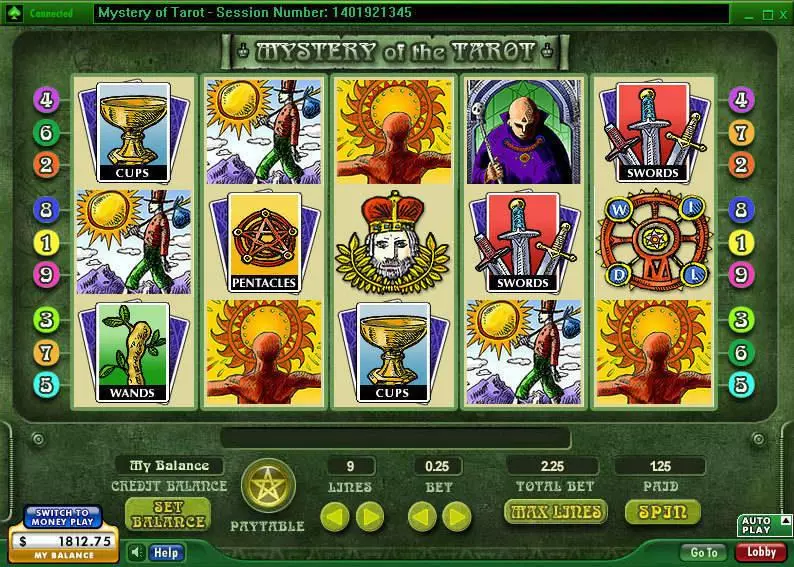Click the Go To button

[x=703, y=552]
